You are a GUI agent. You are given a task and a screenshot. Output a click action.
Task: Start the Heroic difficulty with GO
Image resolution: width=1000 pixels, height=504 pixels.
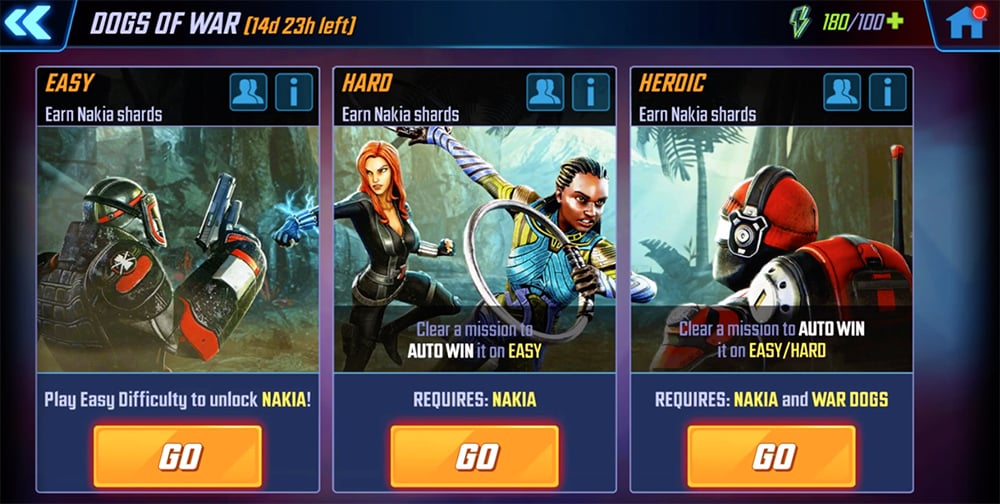(772, 456)
